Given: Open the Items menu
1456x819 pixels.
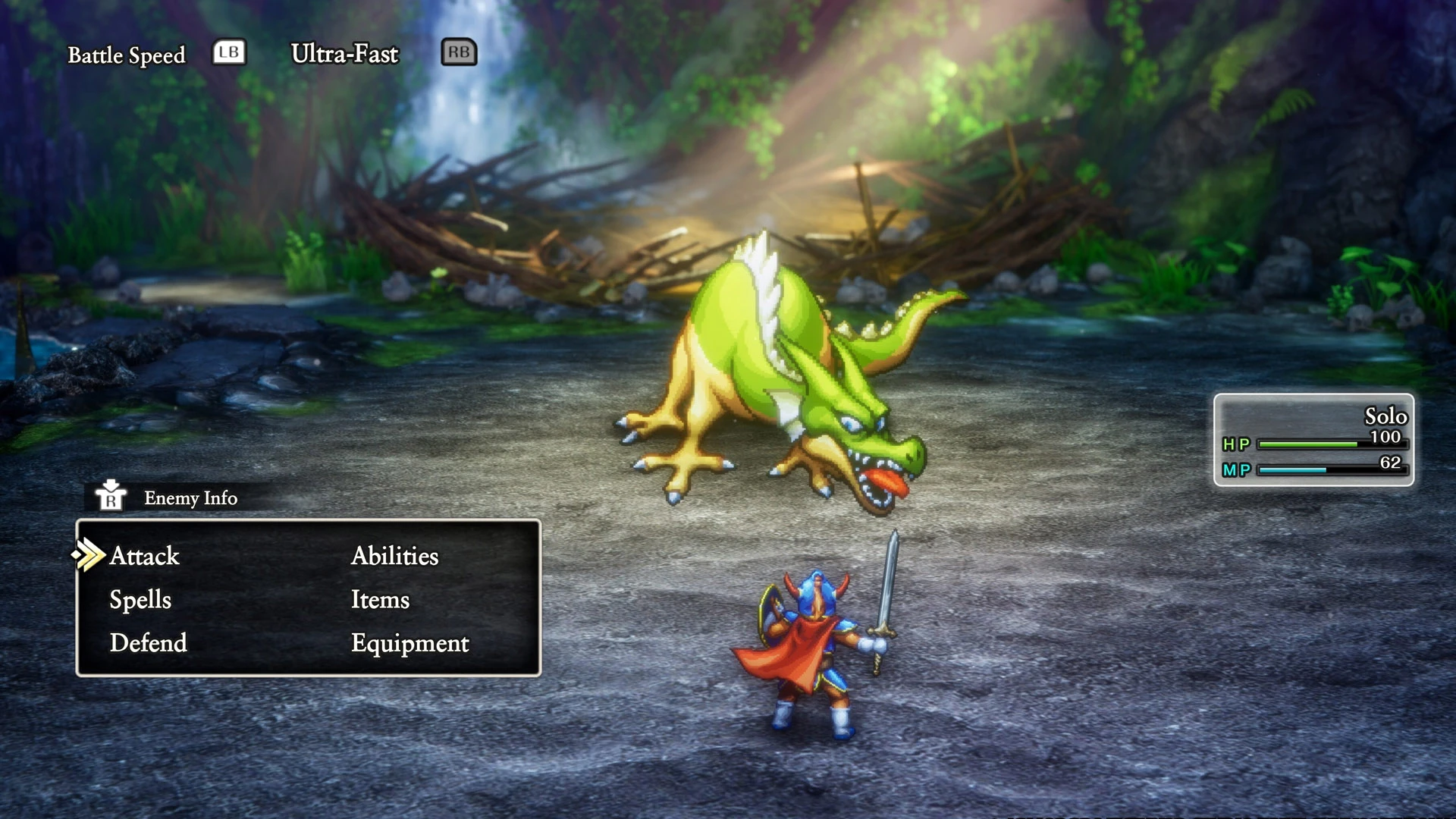Looking at the screenshot, I should click(x=380, y=600).
